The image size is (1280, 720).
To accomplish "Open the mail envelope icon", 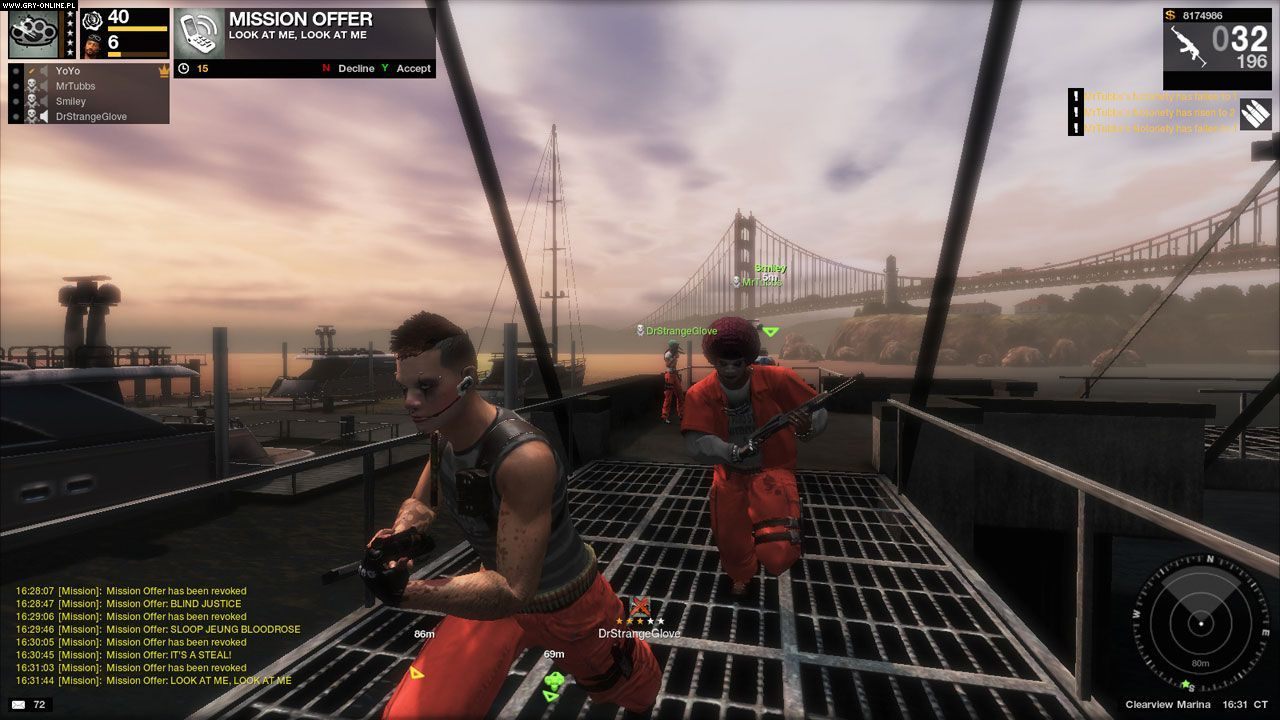I will pyautogui.click(x=19, y=705).
